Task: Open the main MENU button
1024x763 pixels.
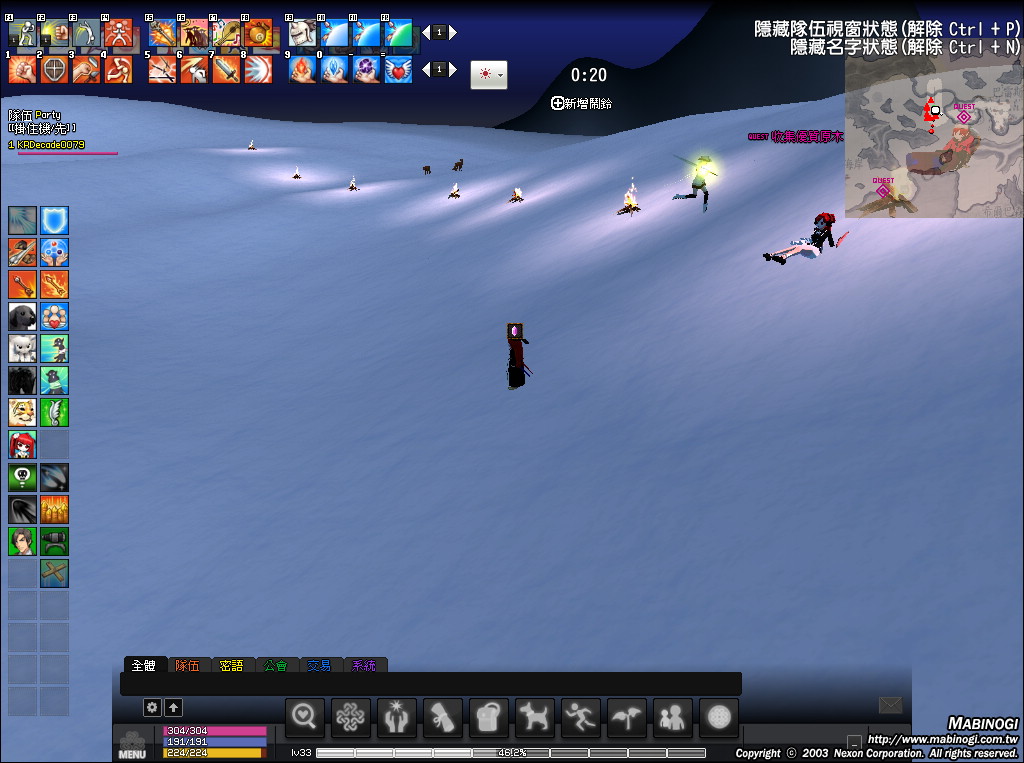Action: coord(132,746)
